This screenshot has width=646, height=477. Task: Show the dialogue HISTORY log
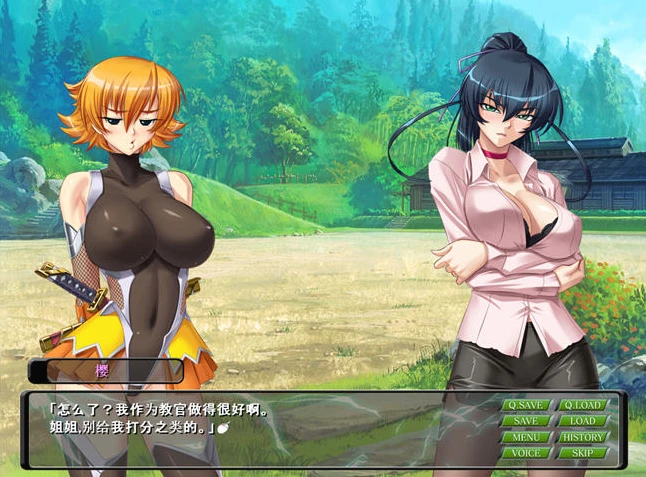(582, 437)
